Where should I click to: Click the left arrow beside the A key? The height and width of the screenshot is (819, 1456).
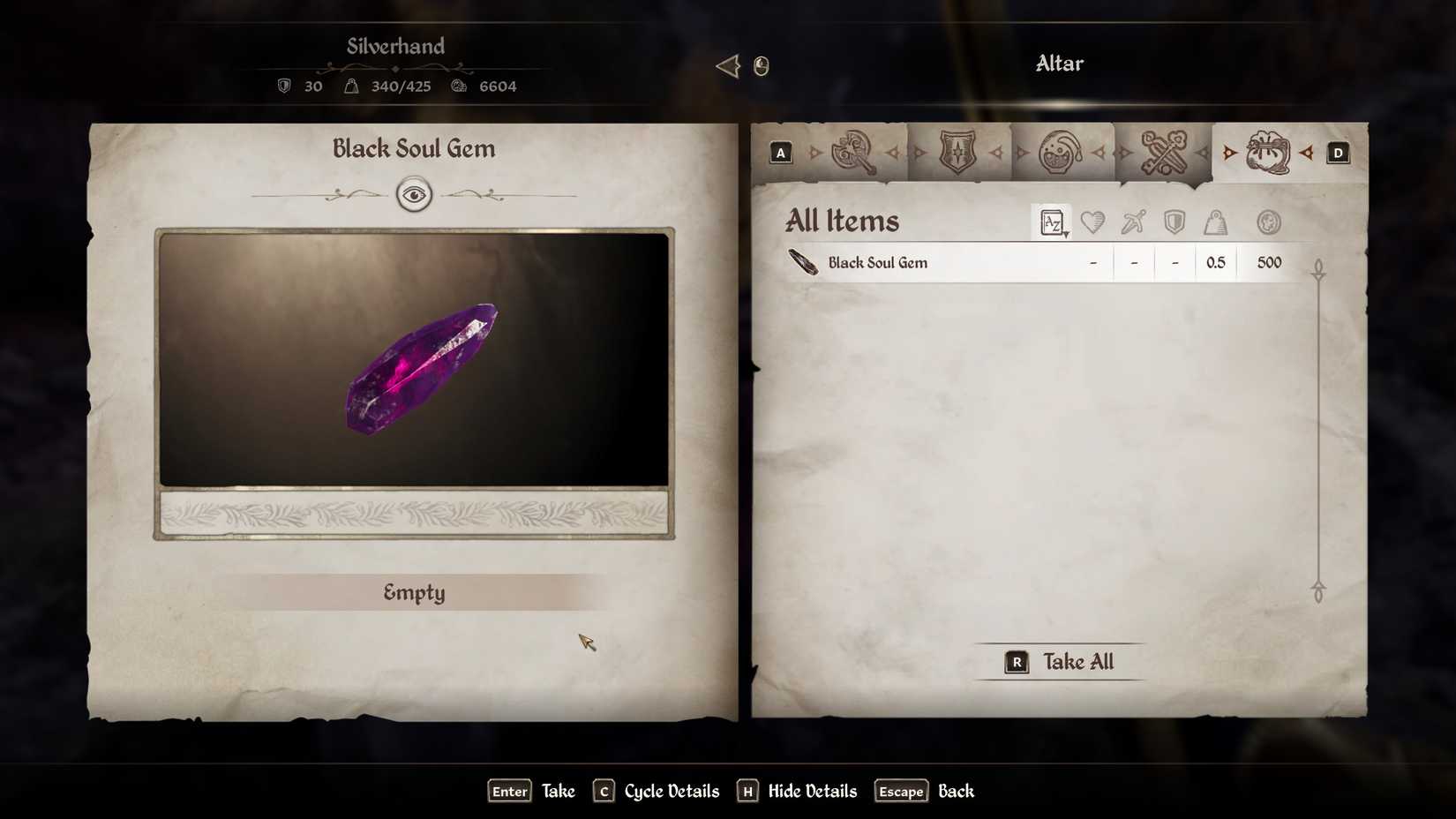[x=812, y=152]
